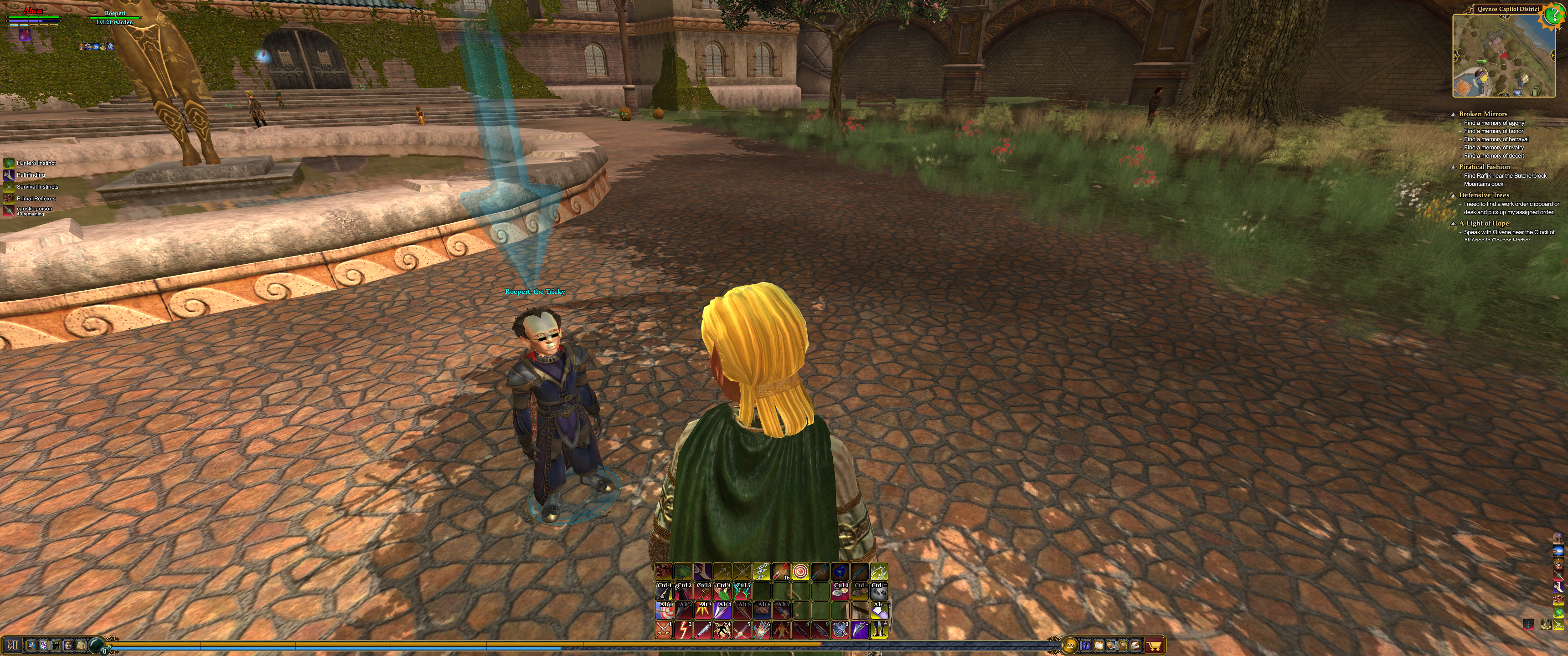1568x656 pixels.
Task: Select the Broken Mirrors quest in tracker
Action: (1483, 114)
